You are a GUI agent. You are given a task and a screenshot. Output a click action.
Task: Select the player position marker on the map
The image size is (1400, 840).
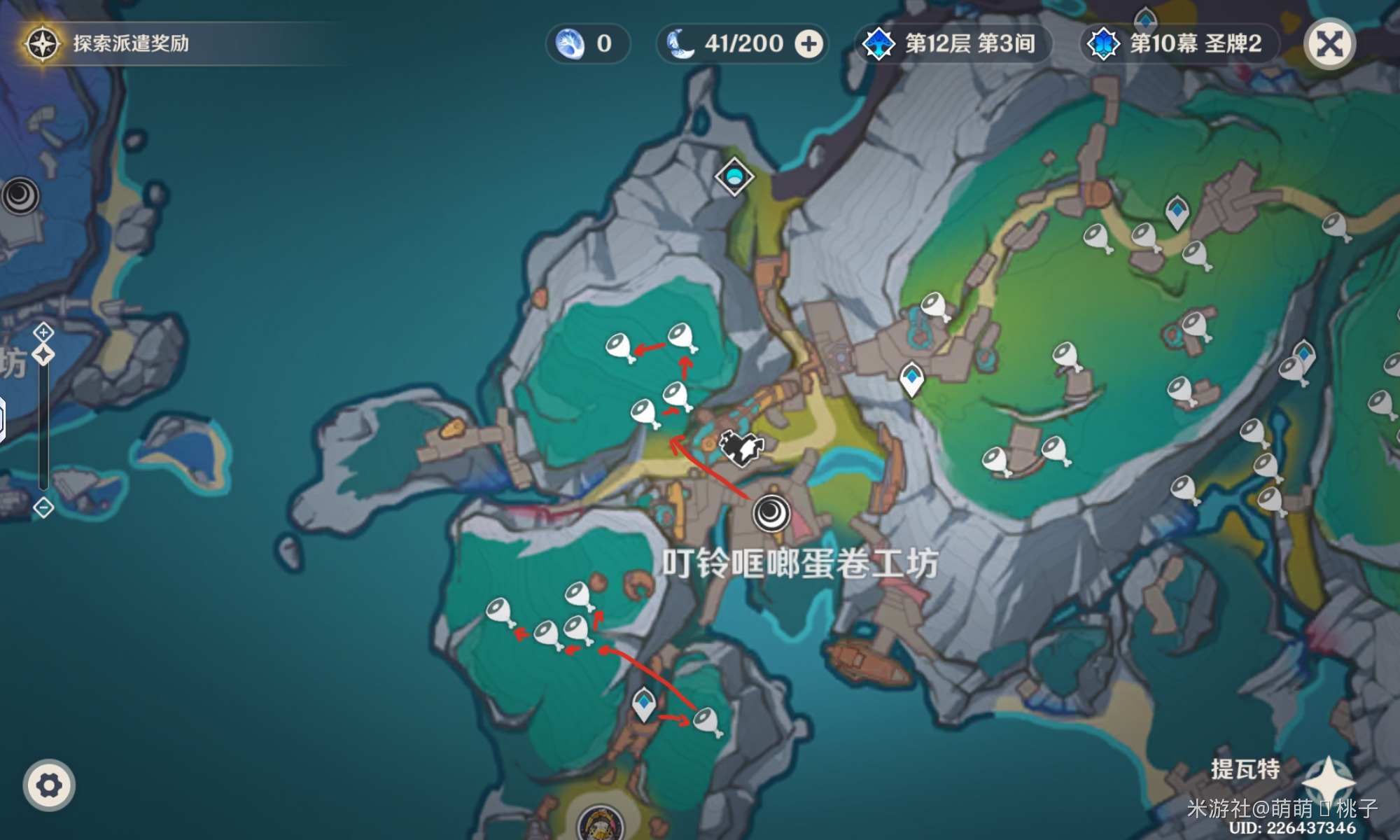coord(742,447)
